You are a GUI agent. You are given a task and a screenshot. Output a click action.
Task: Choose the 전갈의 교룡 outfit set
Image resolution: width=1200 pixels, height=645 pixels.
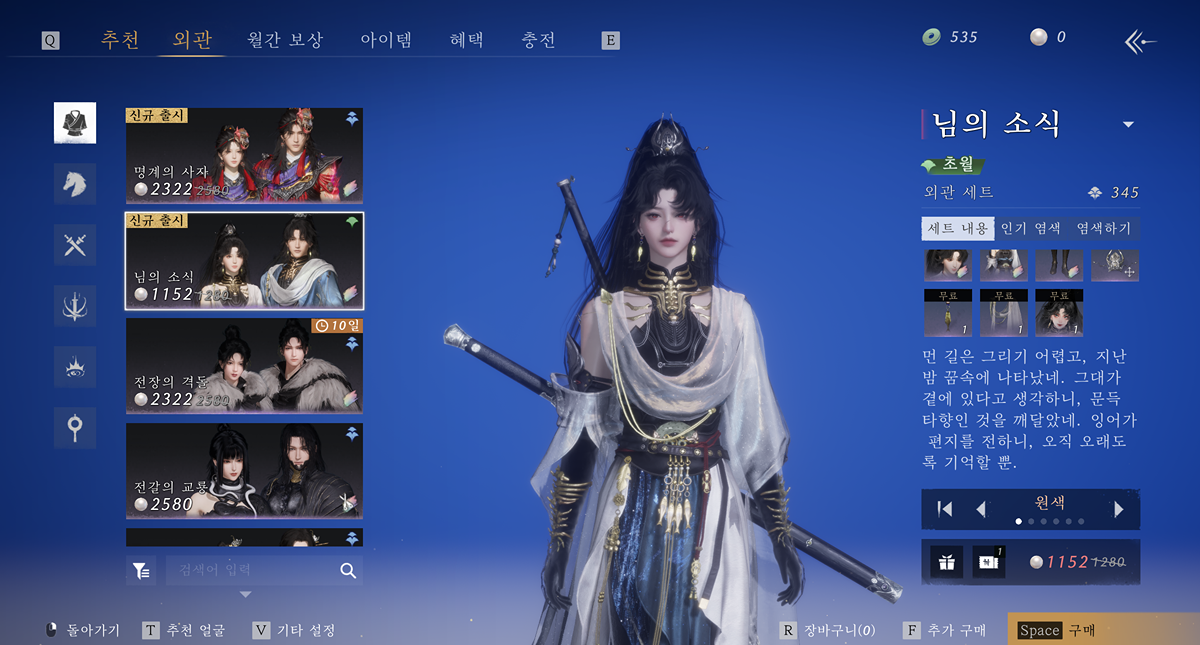tap(244, 469)
